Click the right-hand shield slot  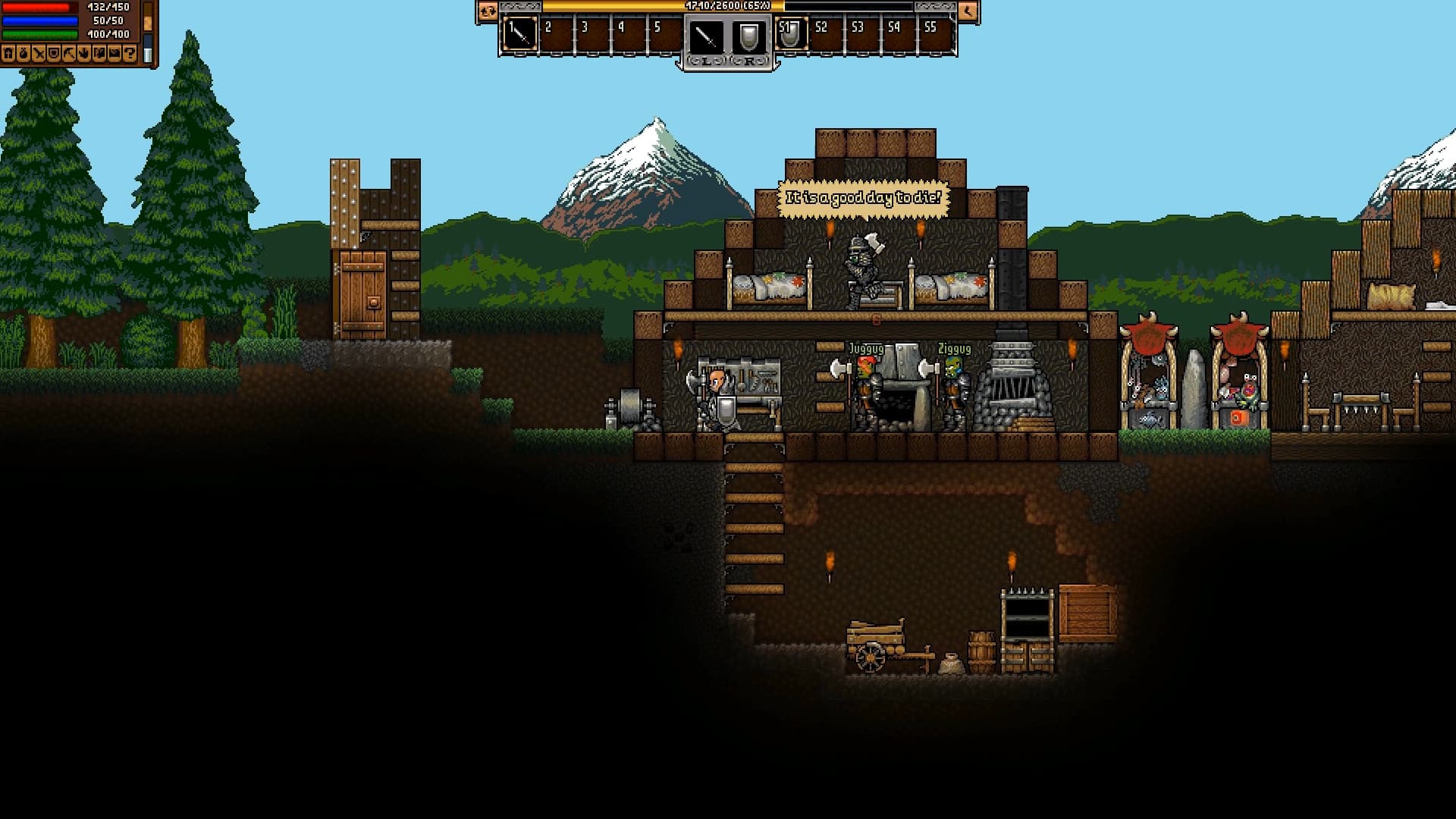click(748, 36)
